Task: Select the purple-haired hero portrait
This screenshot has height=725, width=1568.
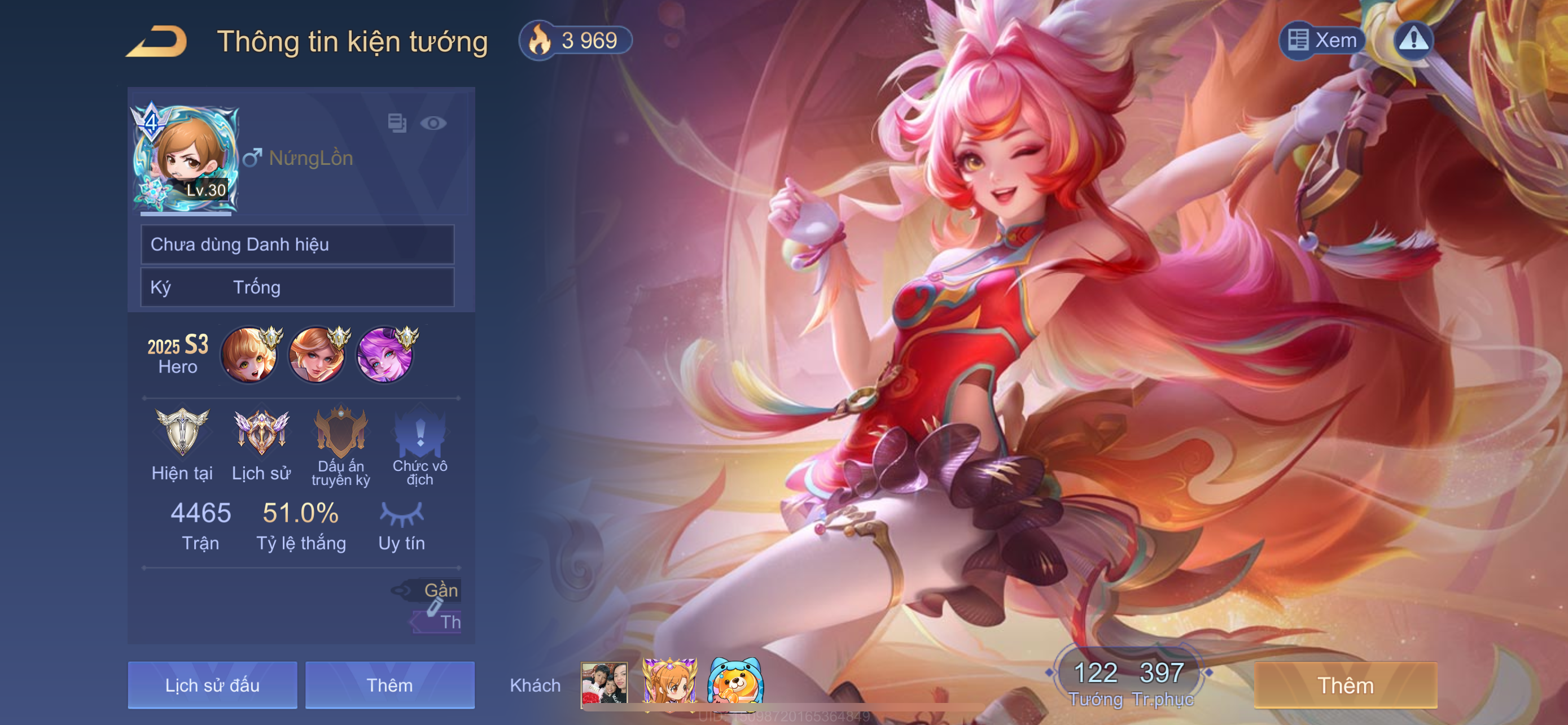Action: 384,355
